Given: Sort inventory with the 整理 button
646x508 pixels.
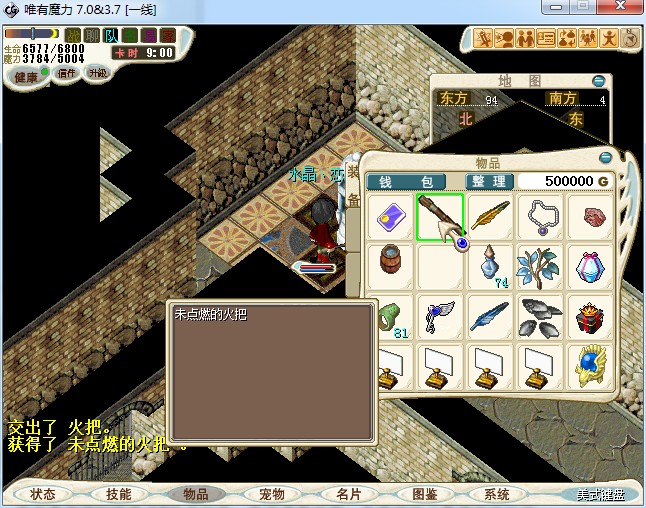Looking at the screenshot, I should pyautogui.click(x=490, y=181).
